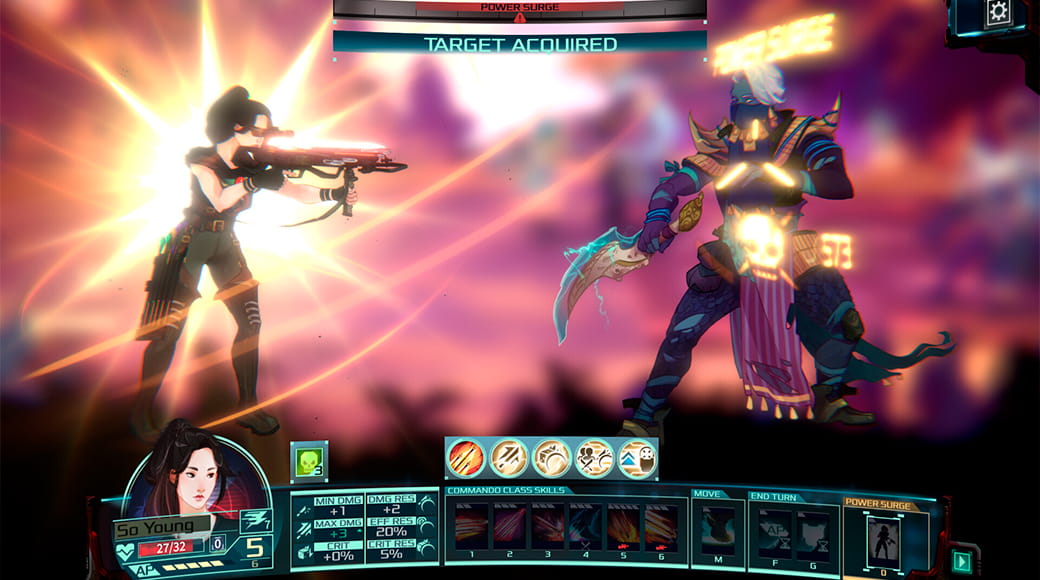
Task: Open the settings gear menu
Action: pos(999,13)
